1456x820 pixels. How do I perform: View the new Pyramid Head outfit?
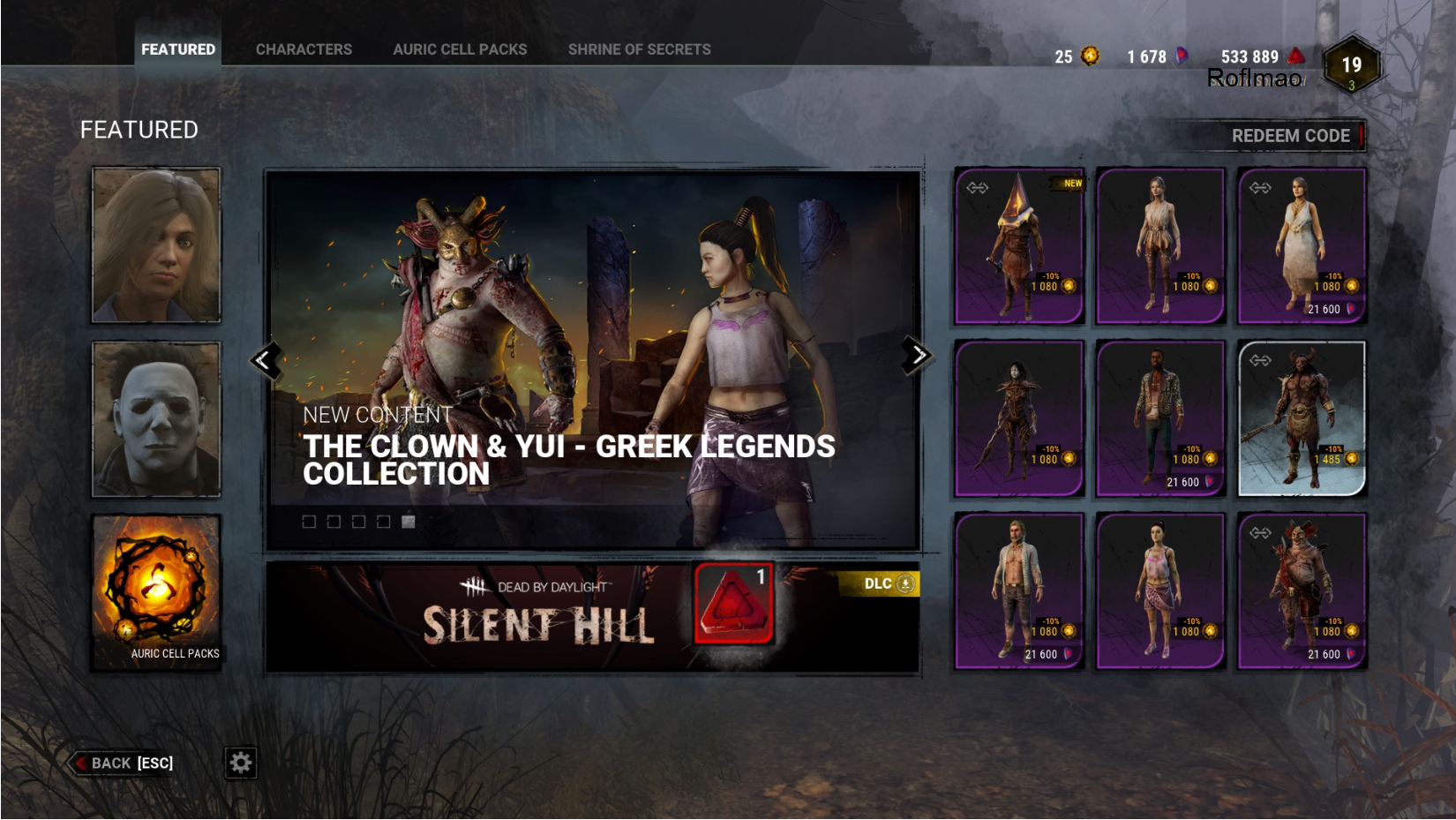click(1019, 246)
